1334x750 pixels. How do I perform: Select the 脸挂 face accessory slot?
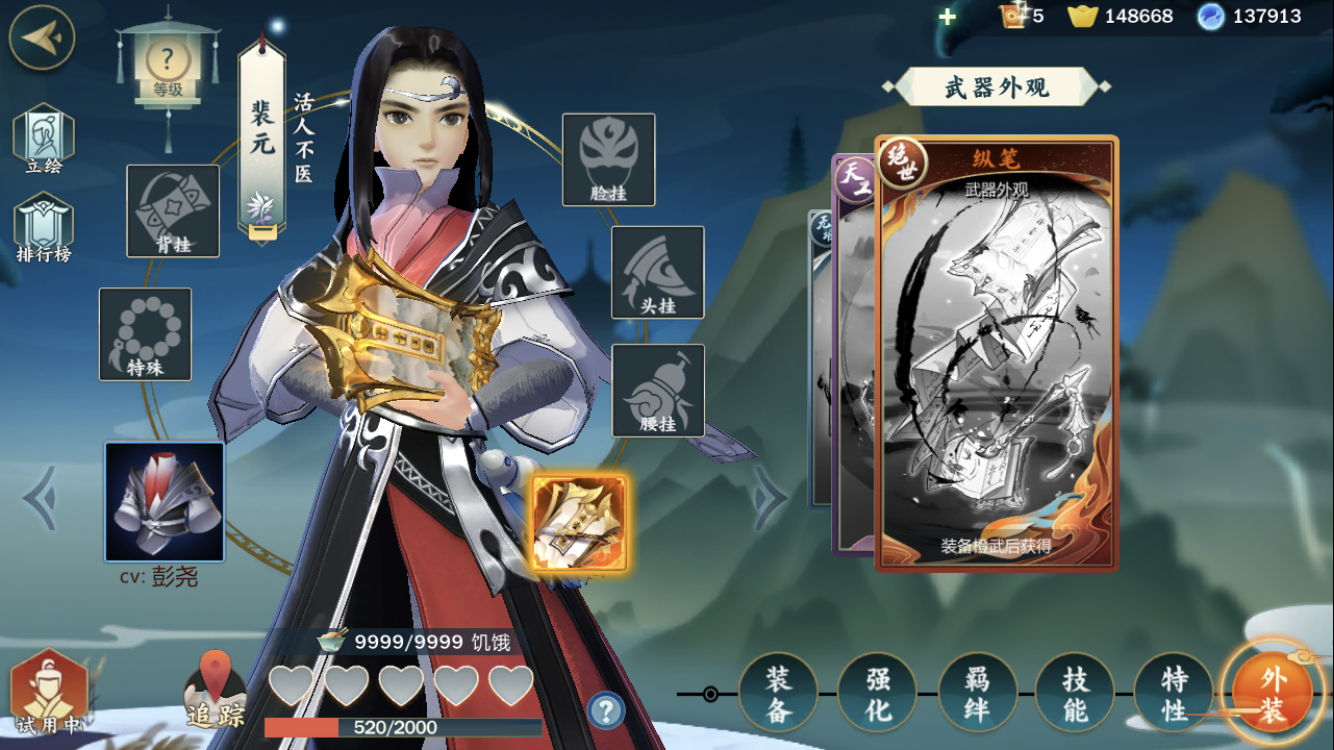coord(608,159)
